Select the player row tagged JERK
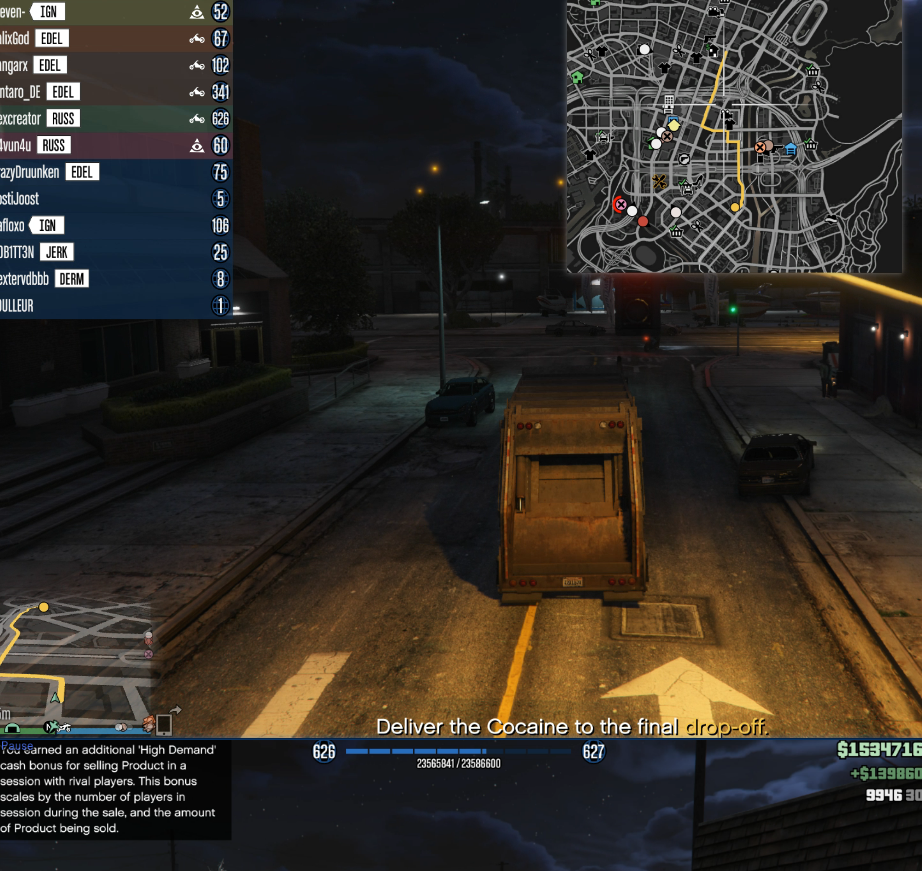The image size is (922, 871). point(115,252)
